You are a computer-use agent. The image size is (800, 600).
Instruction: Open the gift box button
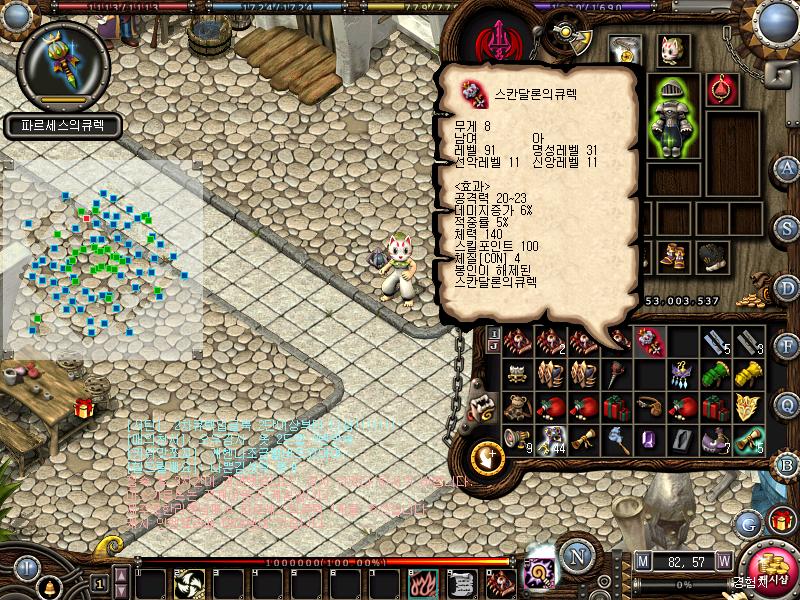coord(780,520)
